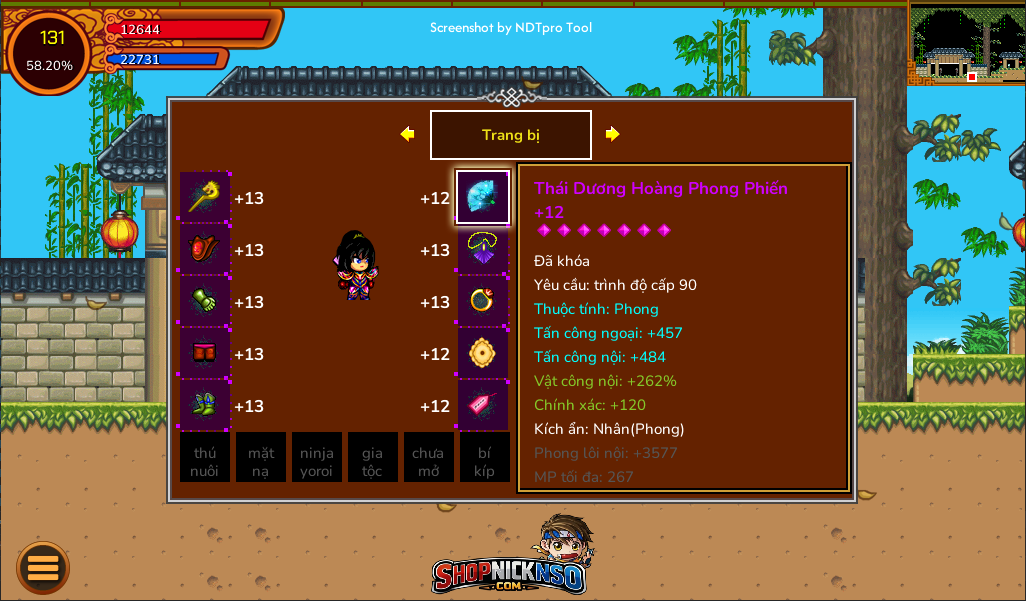Viewport: 1026px width, 601px height.
Task: Select the blue fan weapon slot
Action: coord(483,197)
